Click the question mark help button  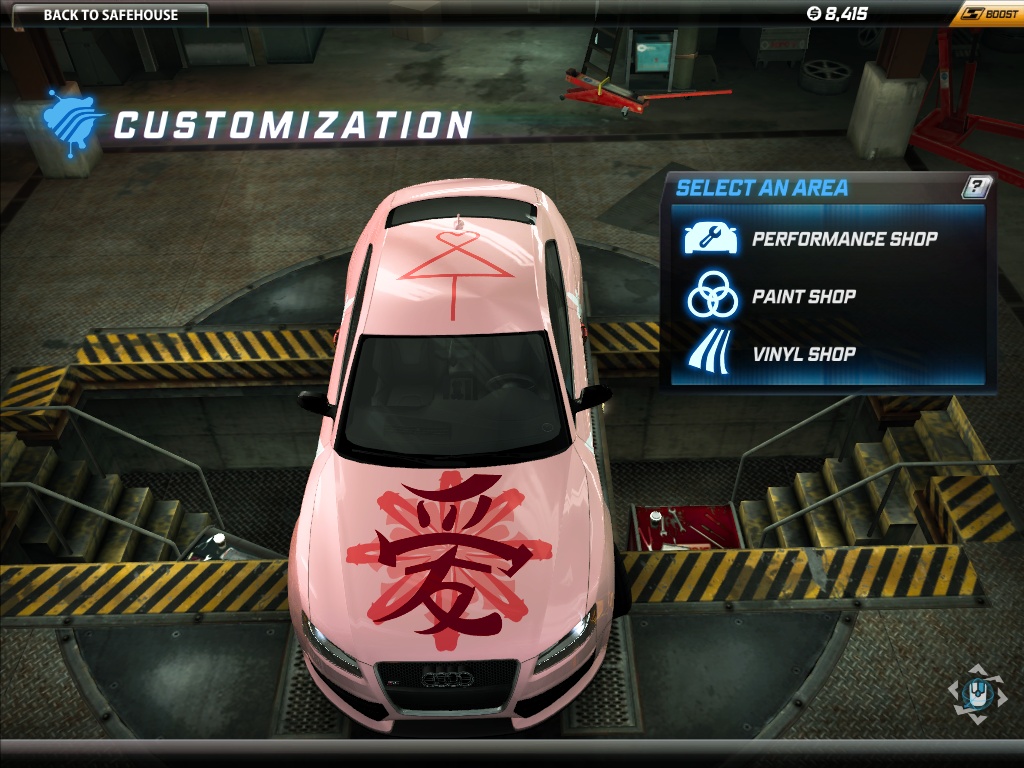977,187
